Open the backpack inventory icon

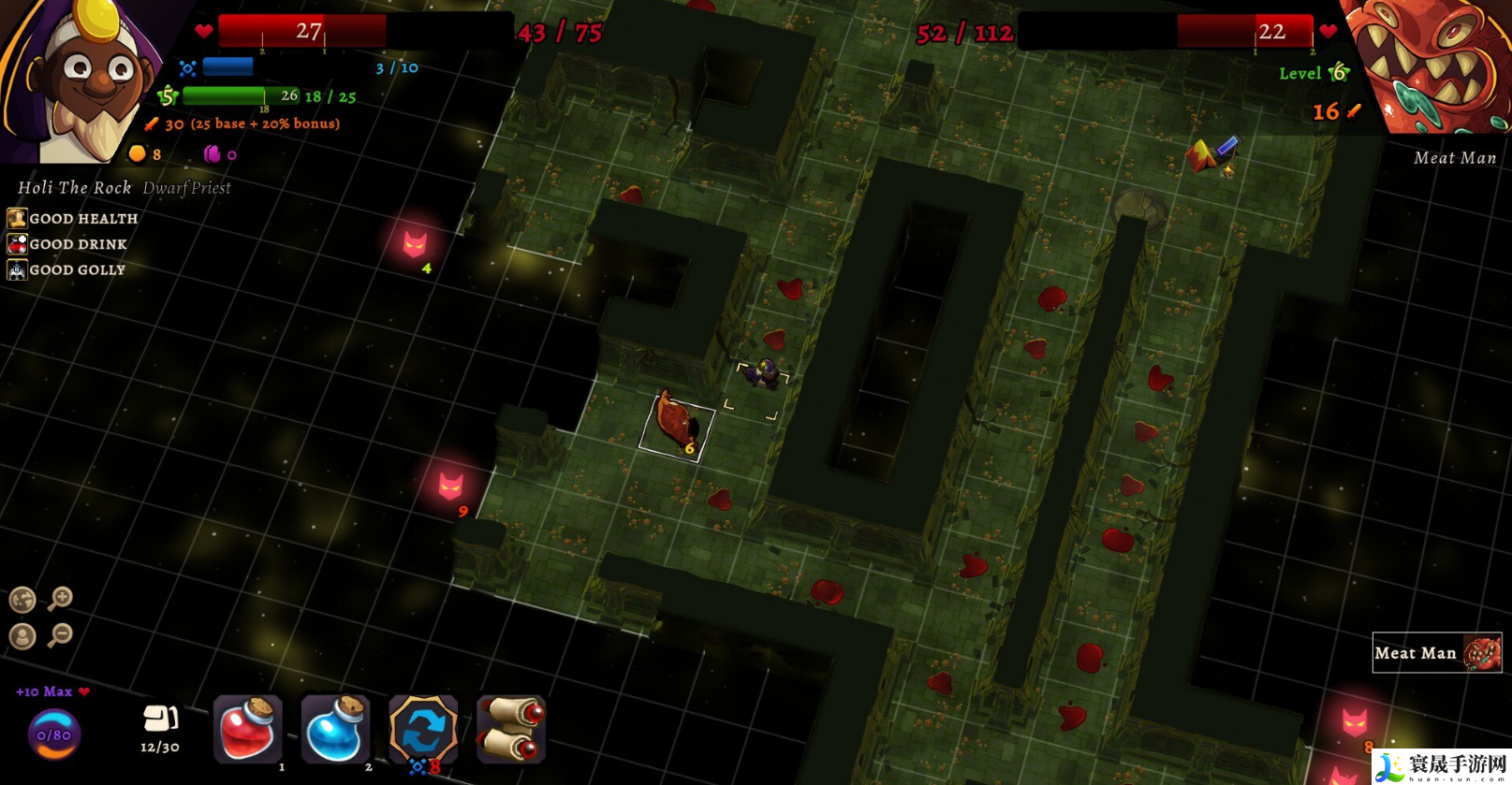pyautogui.click(x=160, y=719)
